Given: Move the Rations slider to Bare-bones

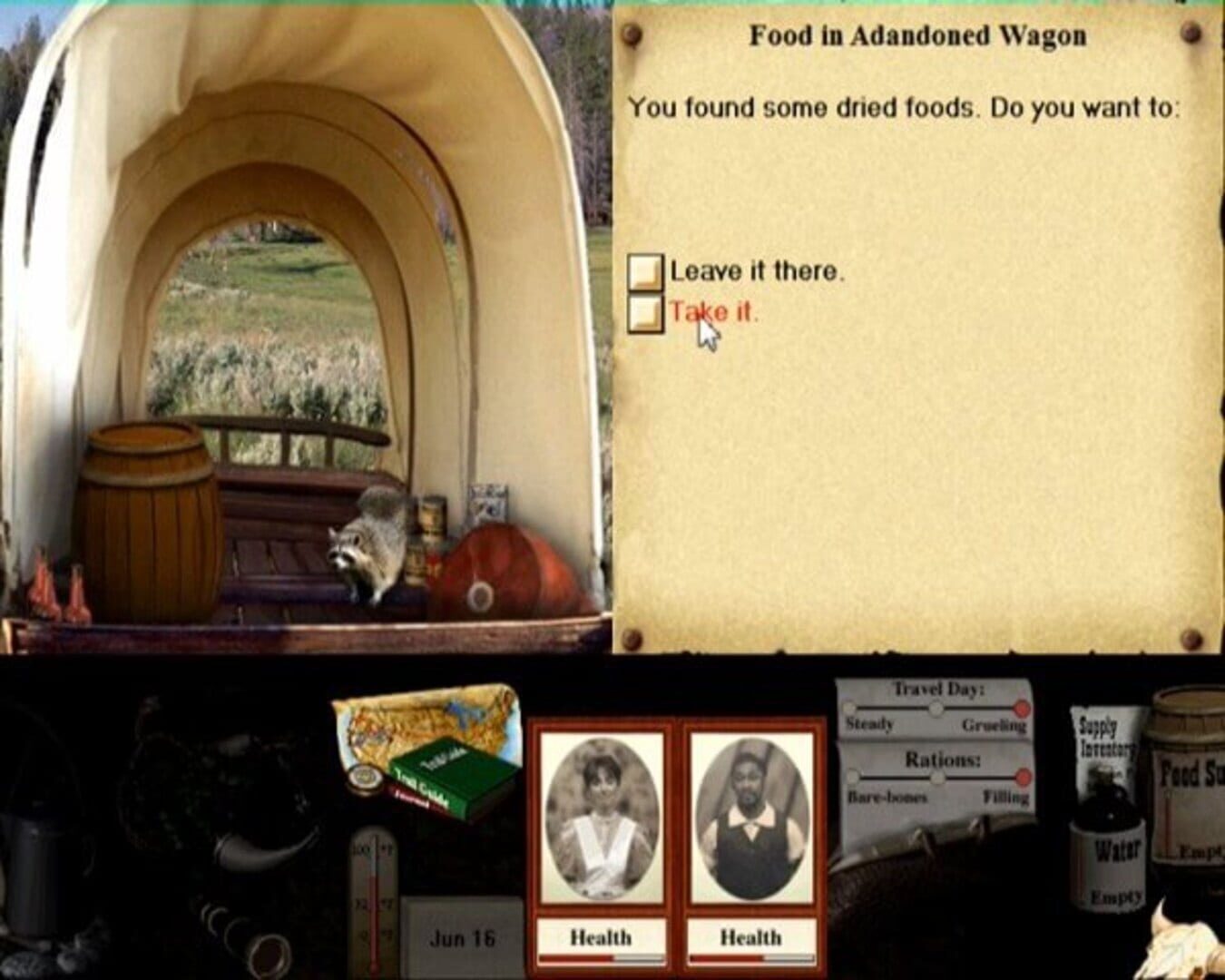Looking at the screenshot, I should point(853,778).
